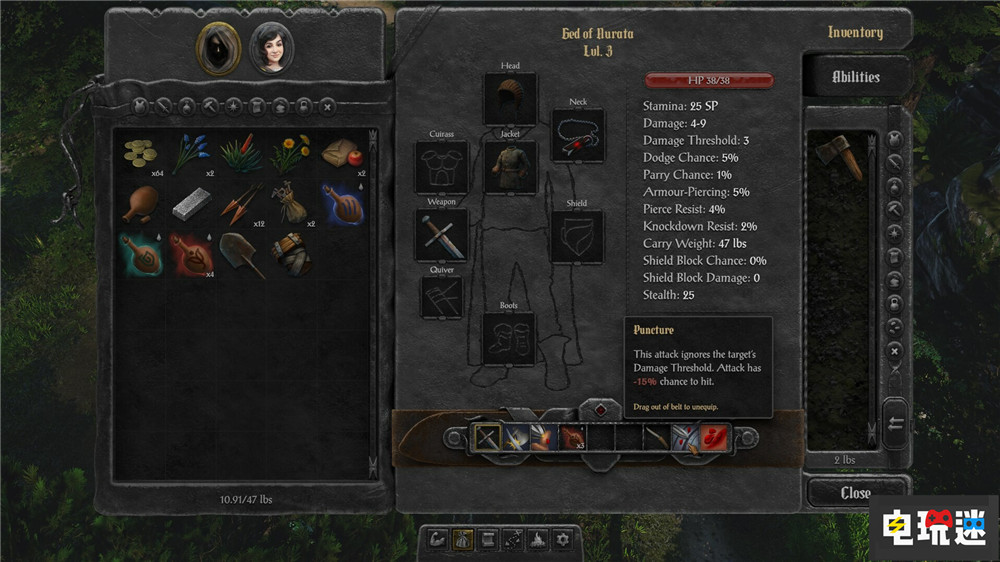Click the amulet in the Neck slot
The height and width of the screenshot is (562, 1000).
578,135
